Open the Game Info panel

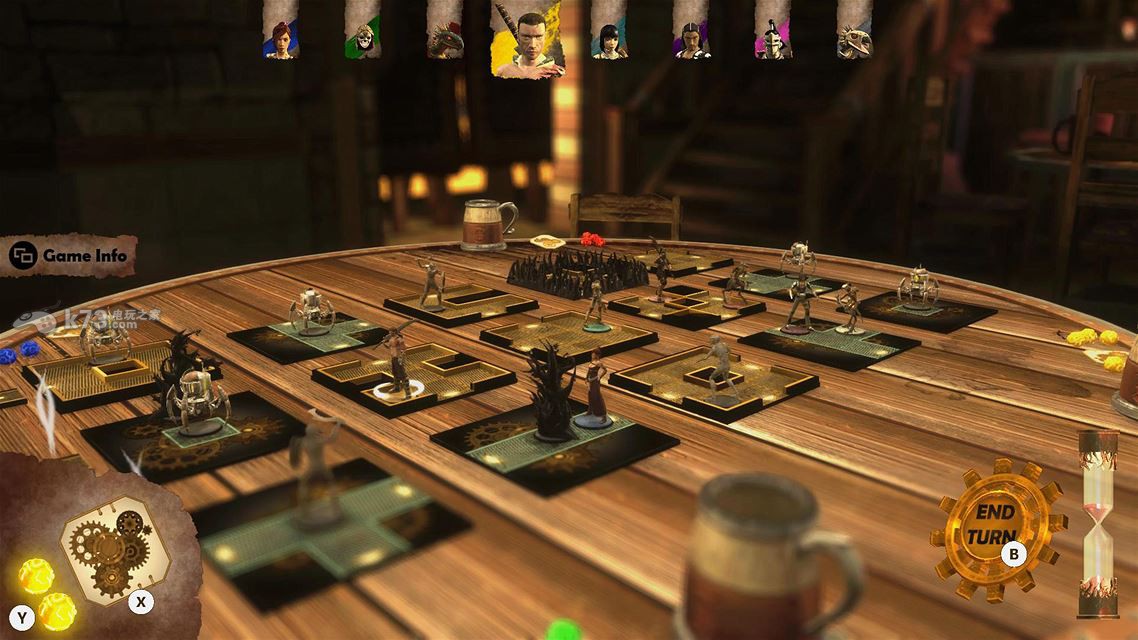click(70, 256)
